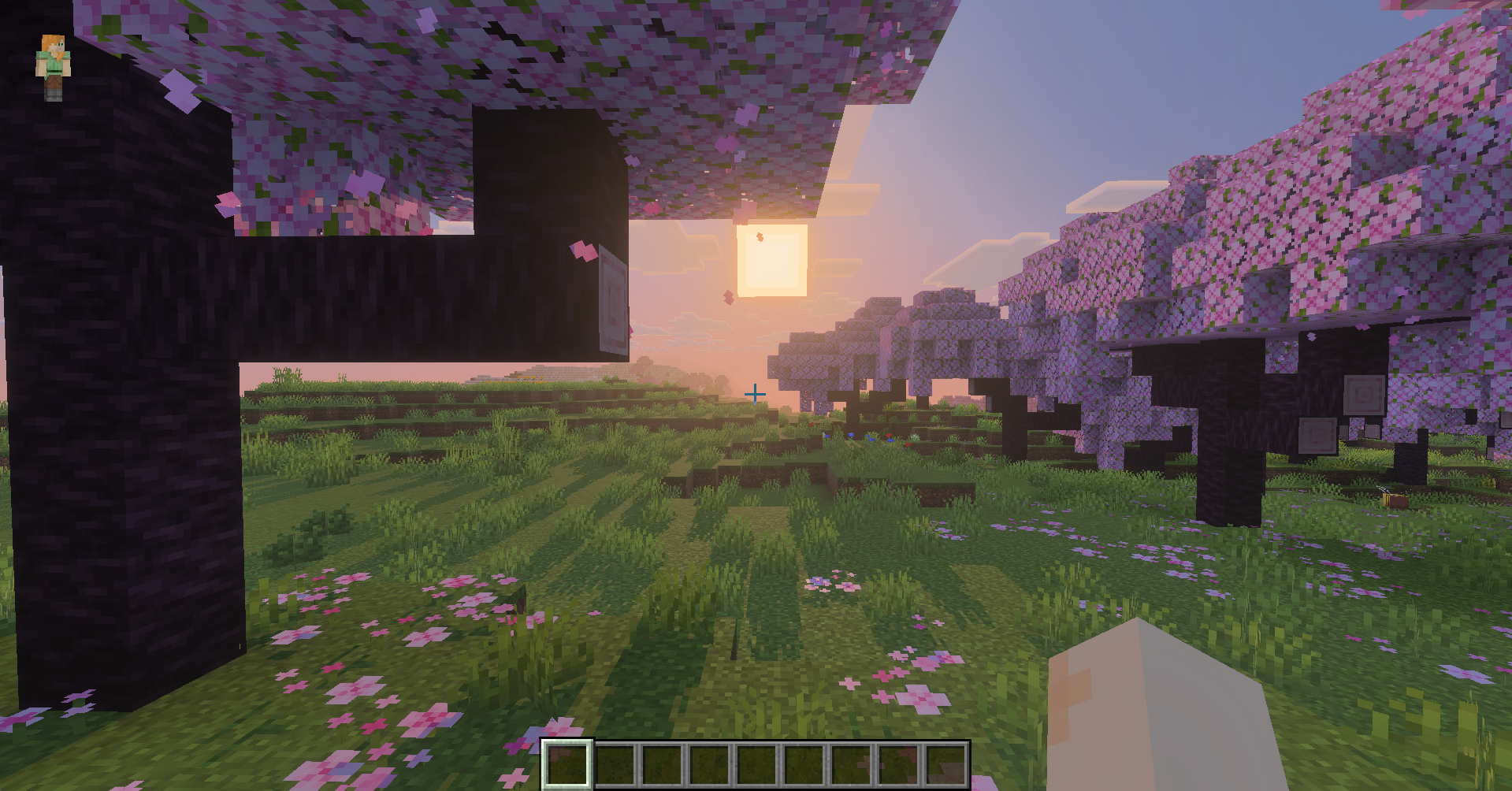The image size is (1512, 791).
Task: Click the dropped item near the right tree
Action: [1395, 499]
